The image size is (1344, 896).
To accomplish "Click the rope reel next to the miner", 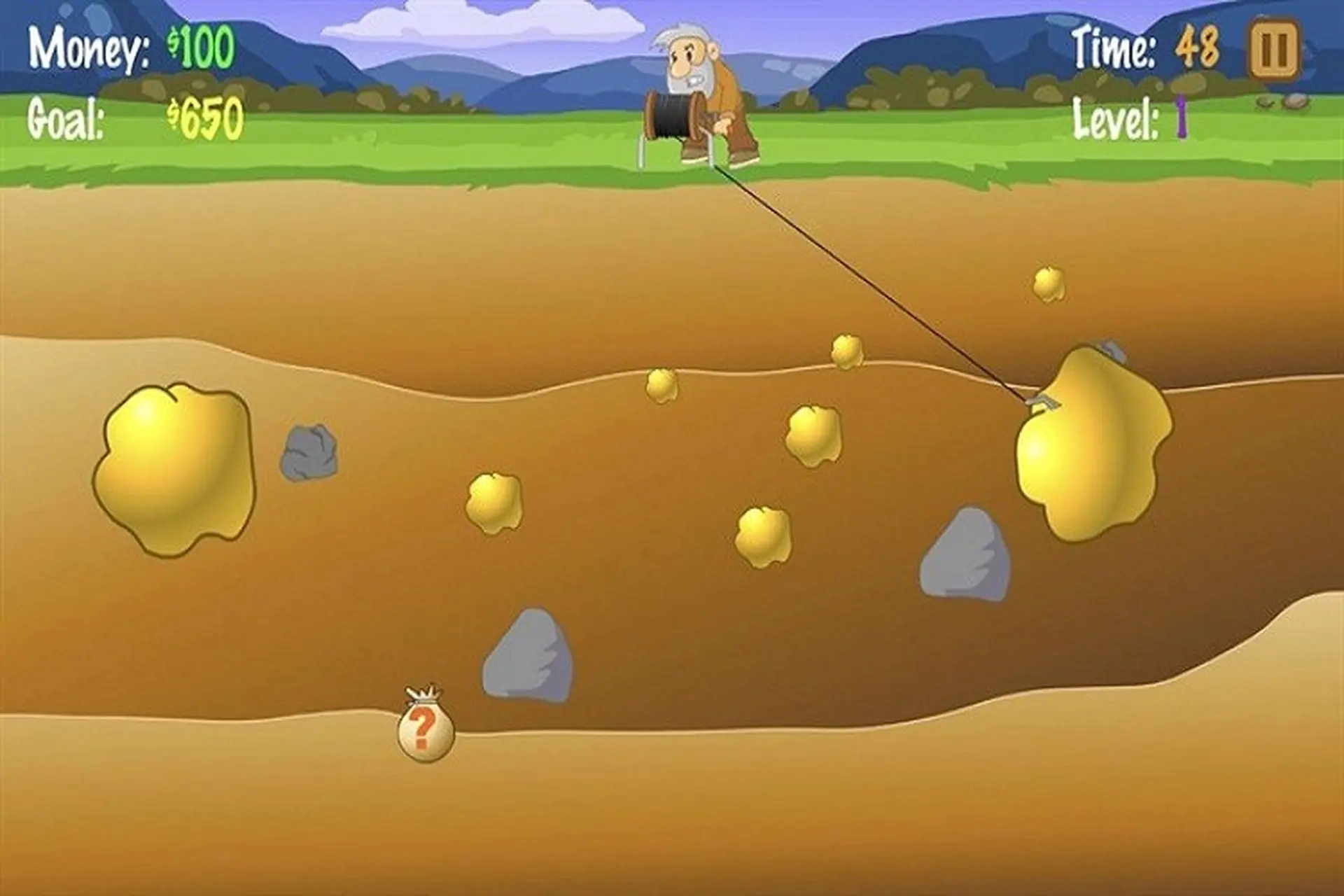I will click(672, 115).
